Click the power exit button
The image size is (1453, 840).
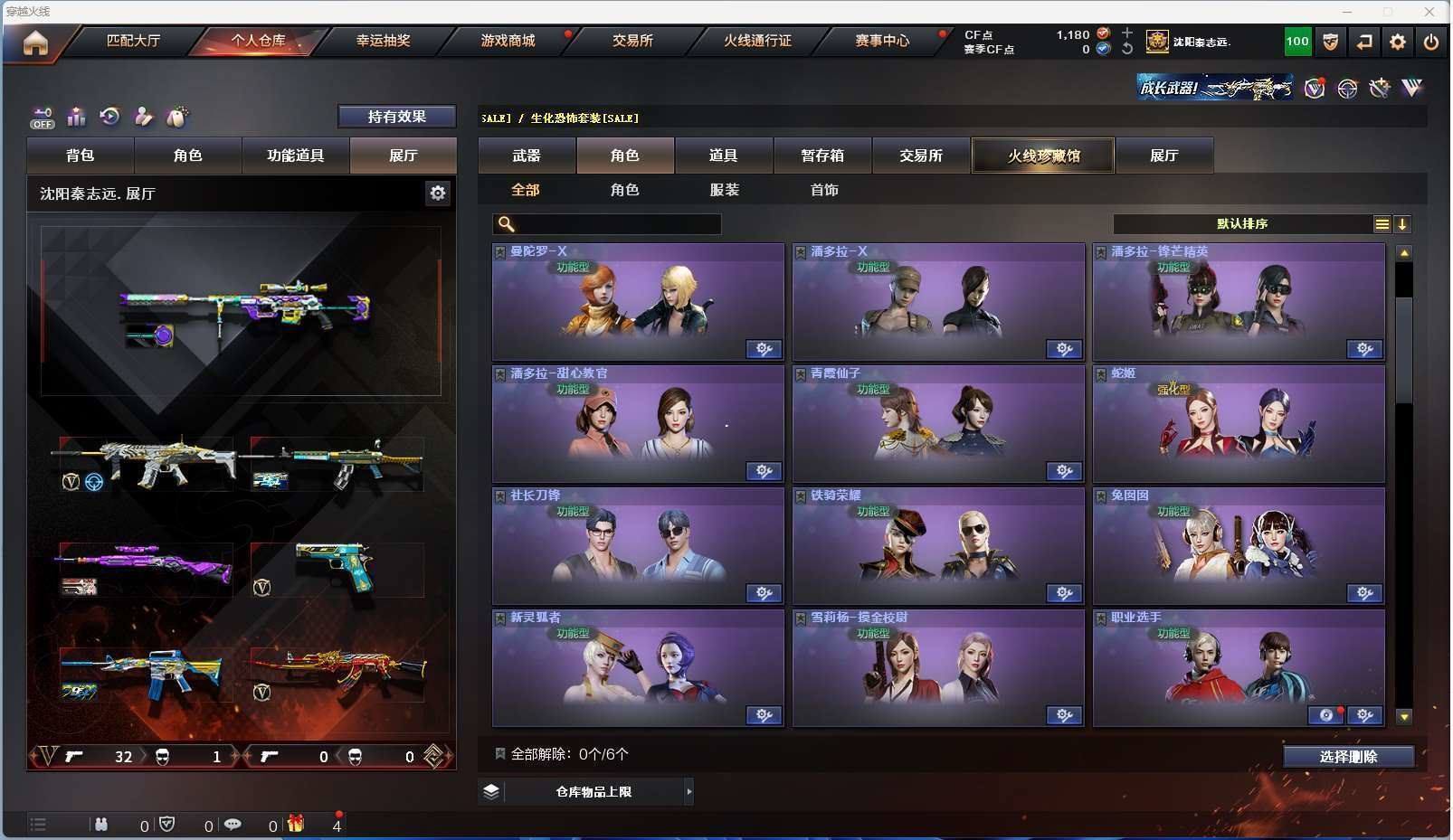point(1430,42)
